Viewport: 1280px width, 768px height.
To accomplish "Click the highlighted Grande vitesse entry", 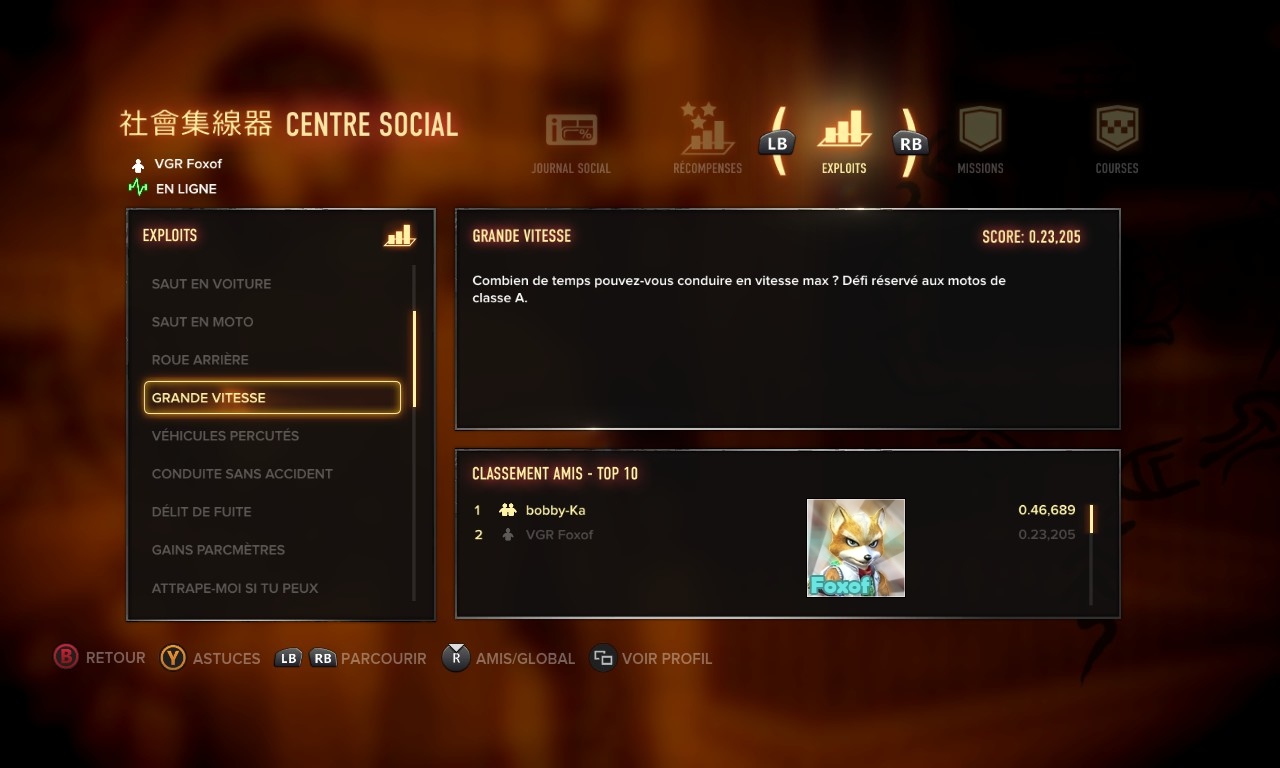I will click(x=272, y=398).
